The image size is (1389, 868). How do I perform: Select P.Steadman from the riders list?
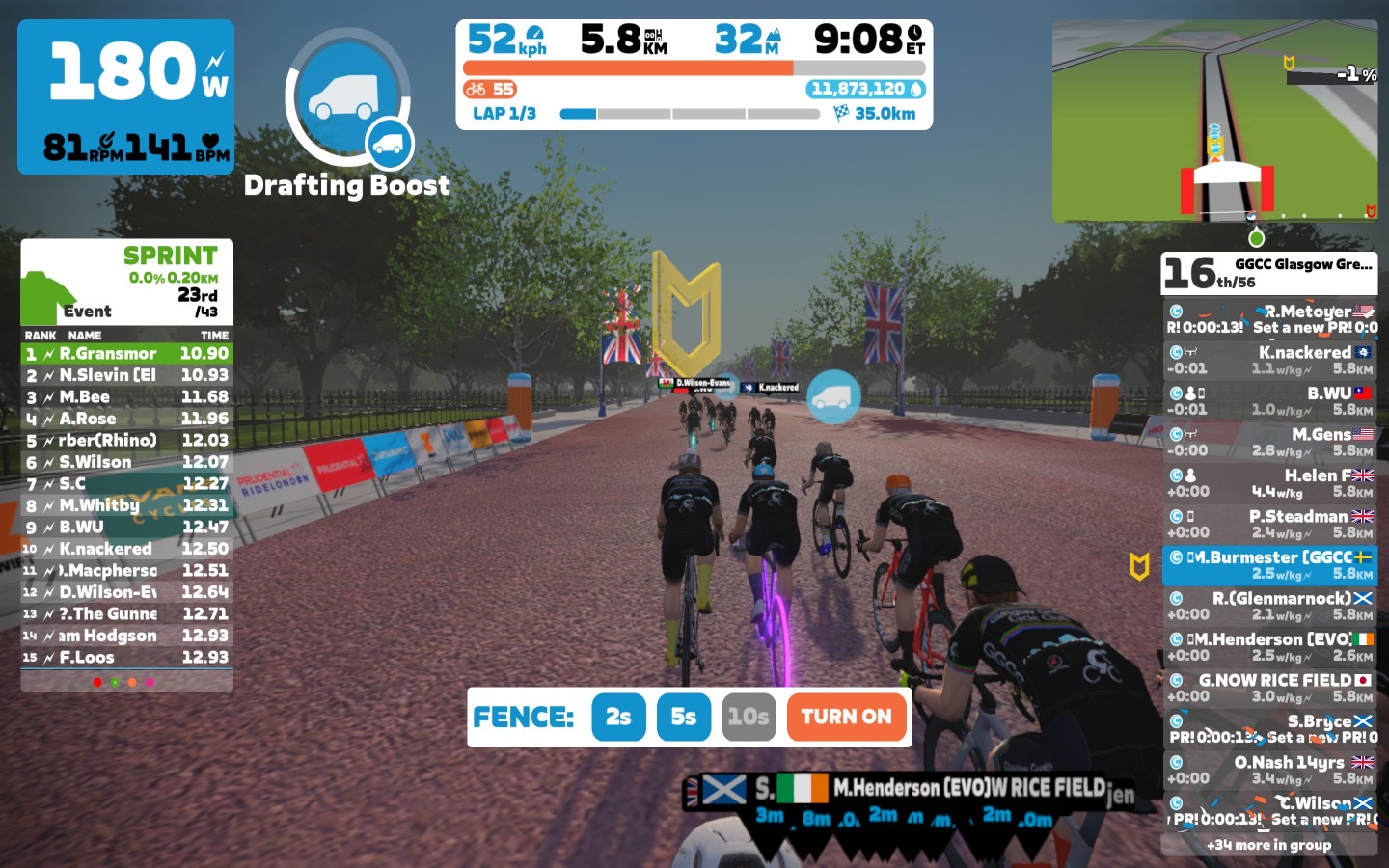tap(1269, 524)
